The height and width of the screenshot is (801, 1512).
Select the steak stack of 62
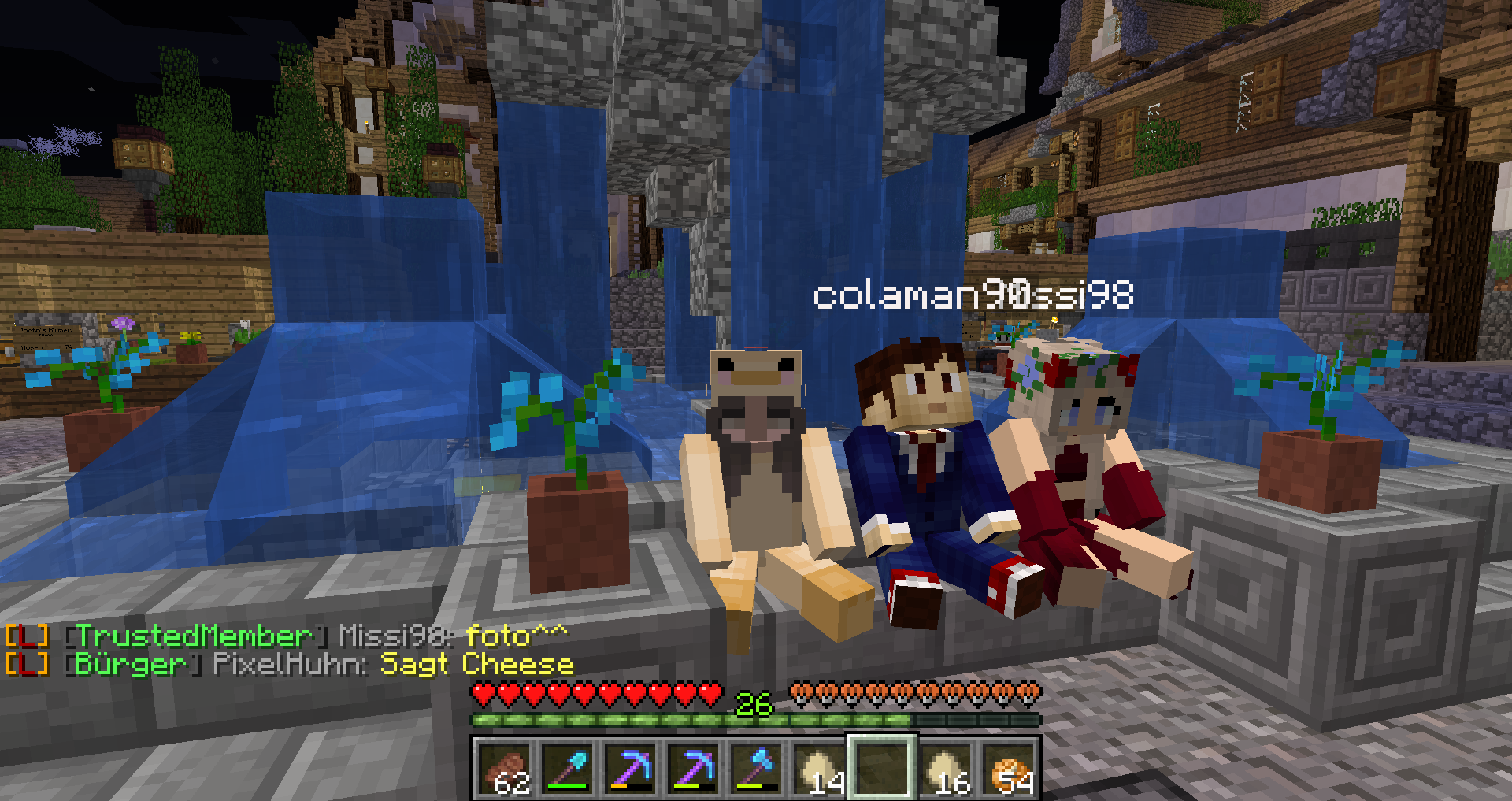pos(504,768)
